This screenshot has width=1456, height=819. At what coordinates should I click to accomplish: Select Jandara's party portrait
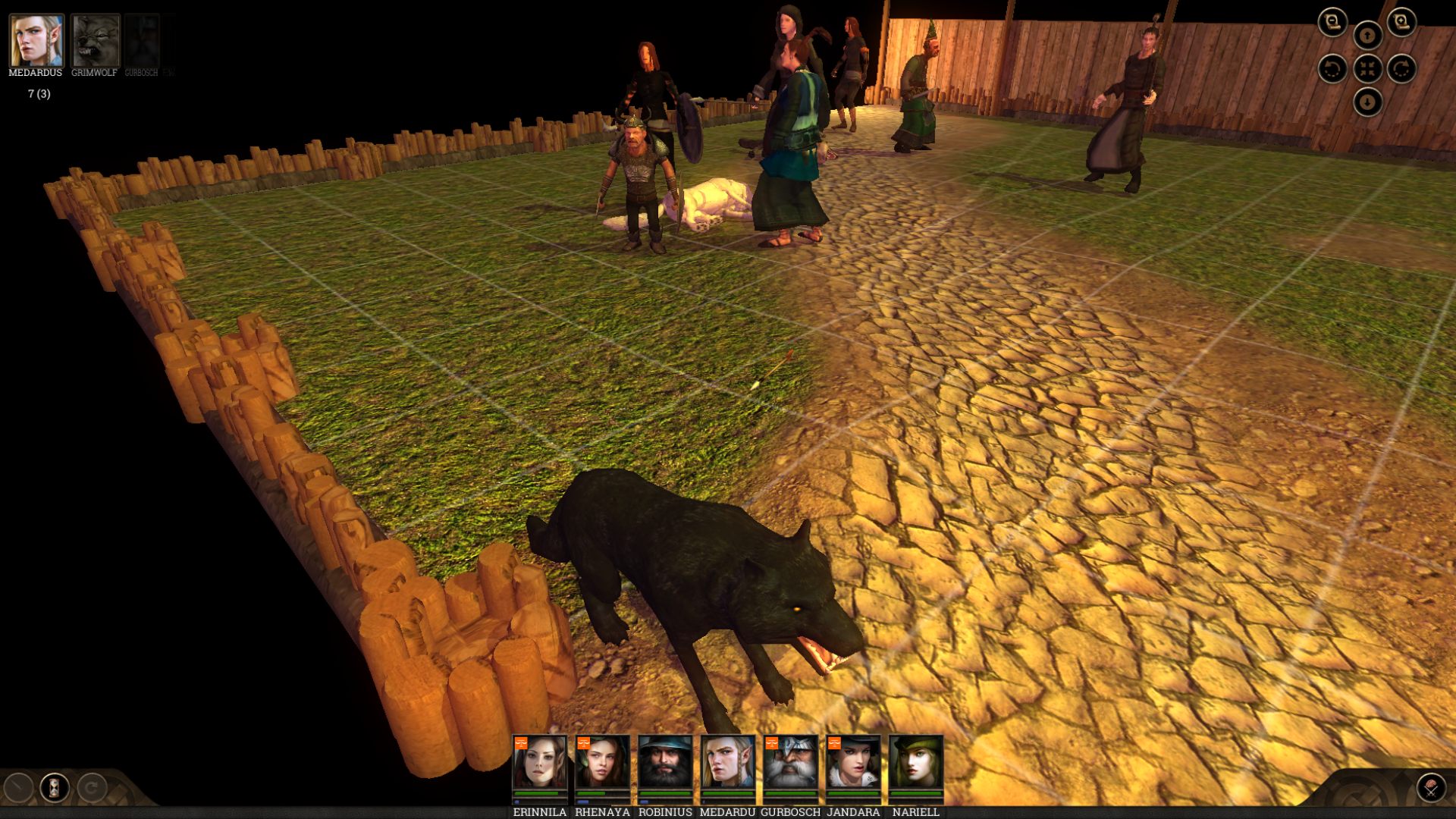853,763
